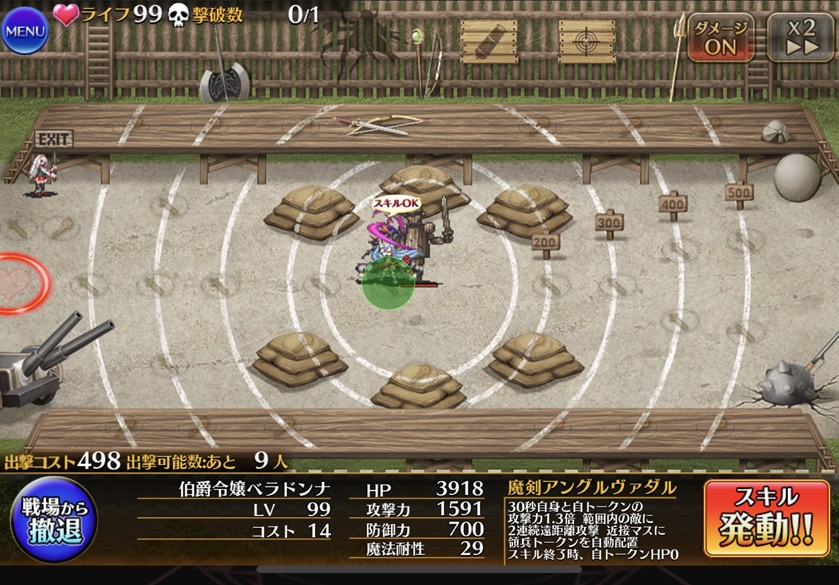This screenshot has width=839, height=585.
Task: Open the MENU button
Action: 26,30
